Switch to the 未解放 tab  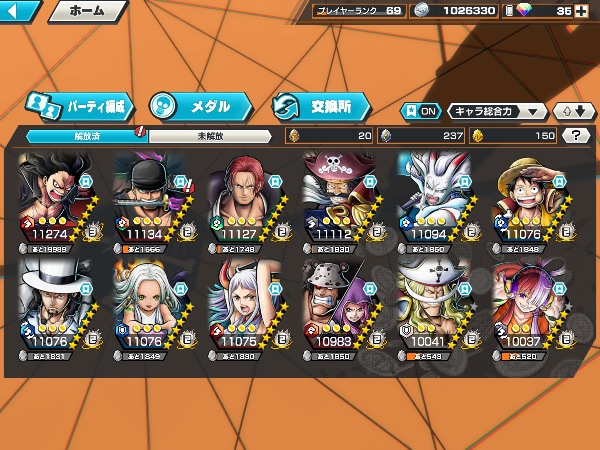pos(208,135)
